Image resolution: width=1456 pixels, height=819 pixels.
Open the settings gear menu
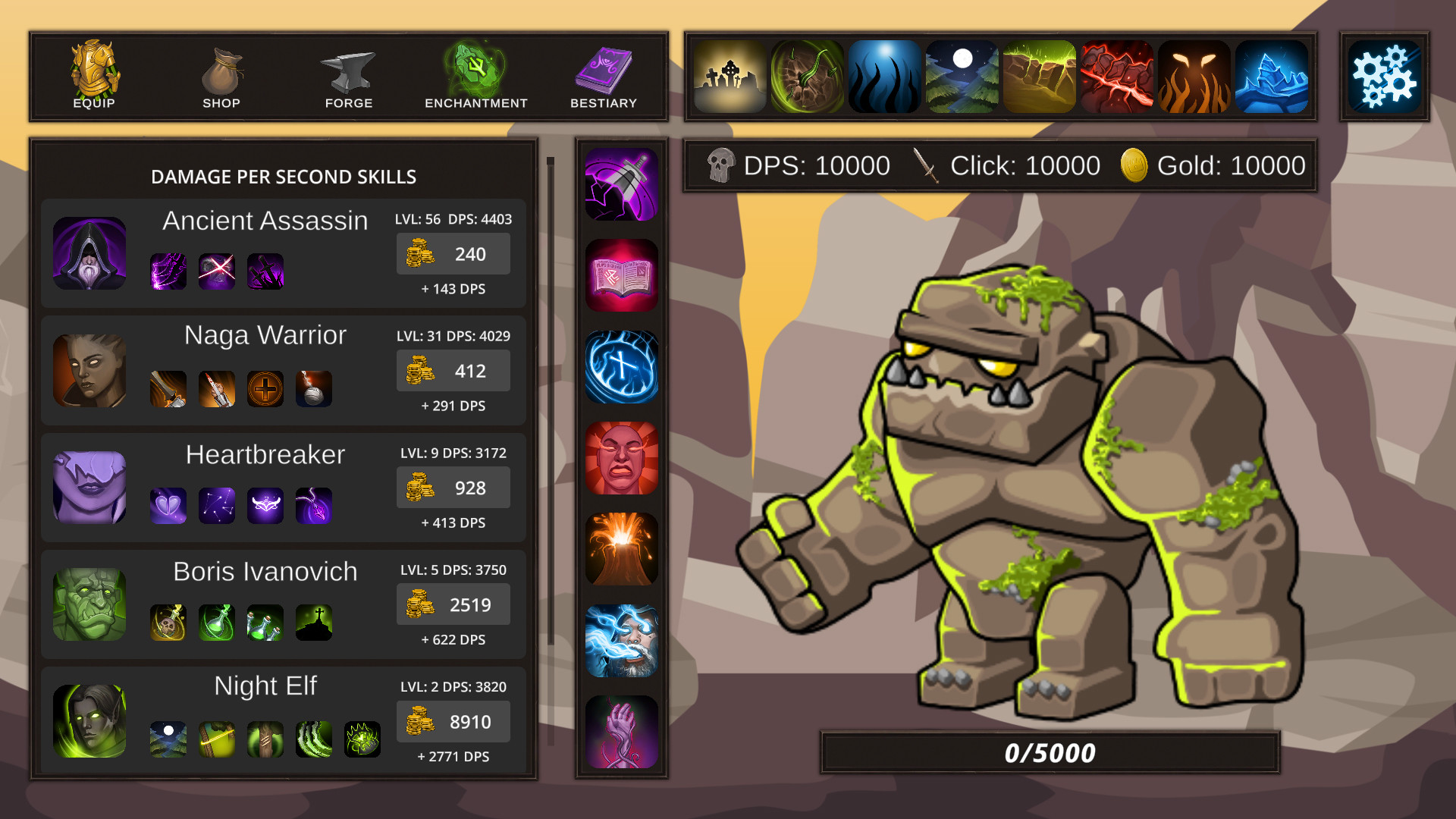[x=1385, y=76]
